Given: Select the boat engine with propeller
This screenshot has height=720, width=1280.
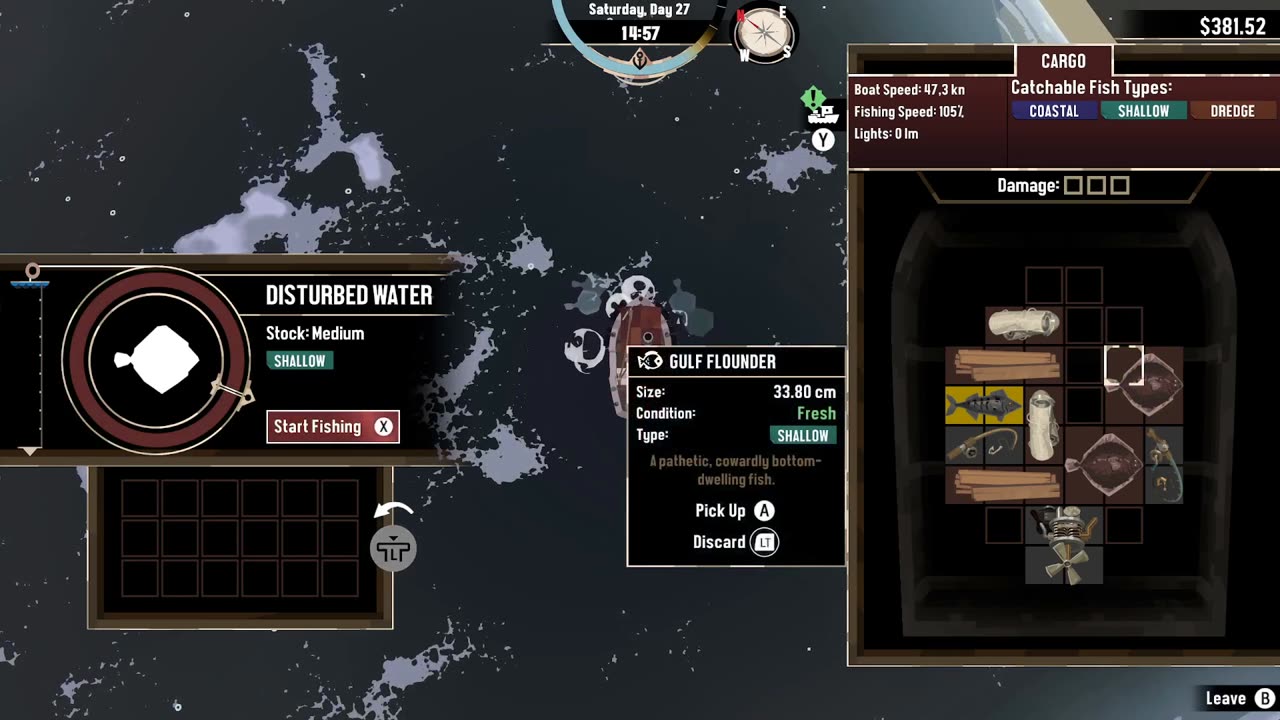Looking at the screenshot, I should 1063,544.
